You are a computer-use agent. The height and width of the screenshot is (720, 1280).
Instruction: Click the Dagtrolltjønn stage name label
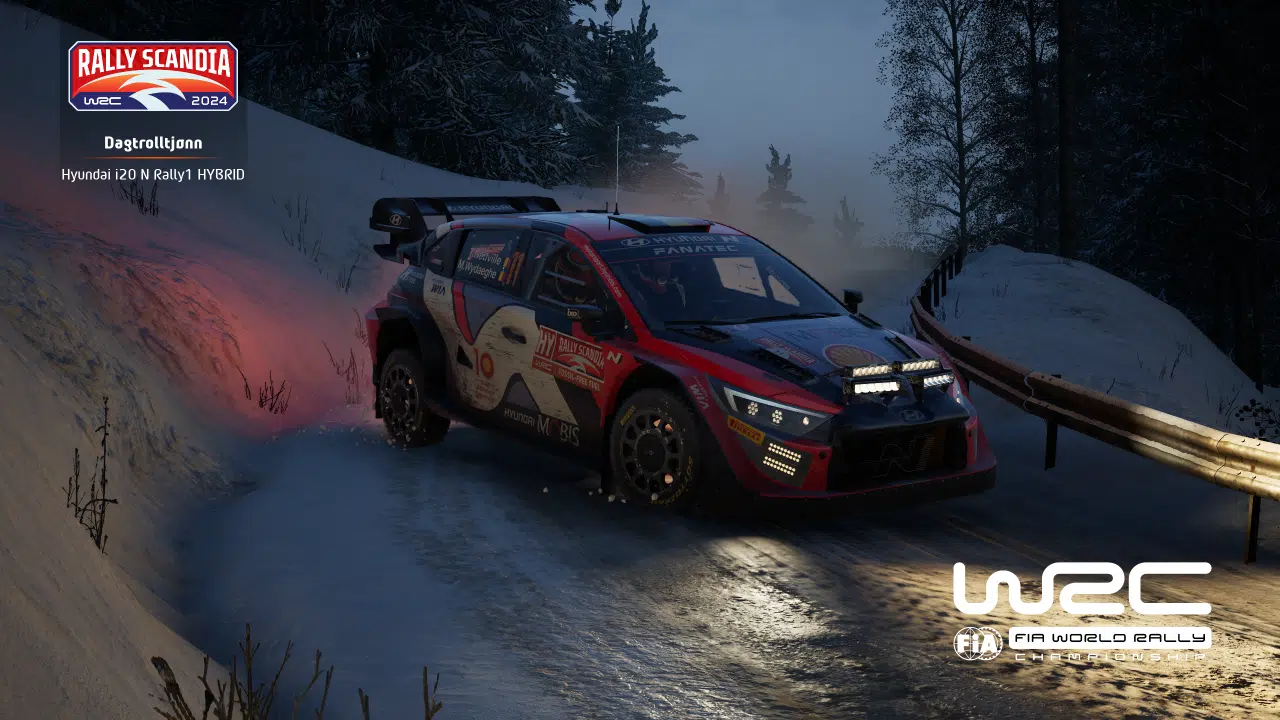click(x=152, y=142)
